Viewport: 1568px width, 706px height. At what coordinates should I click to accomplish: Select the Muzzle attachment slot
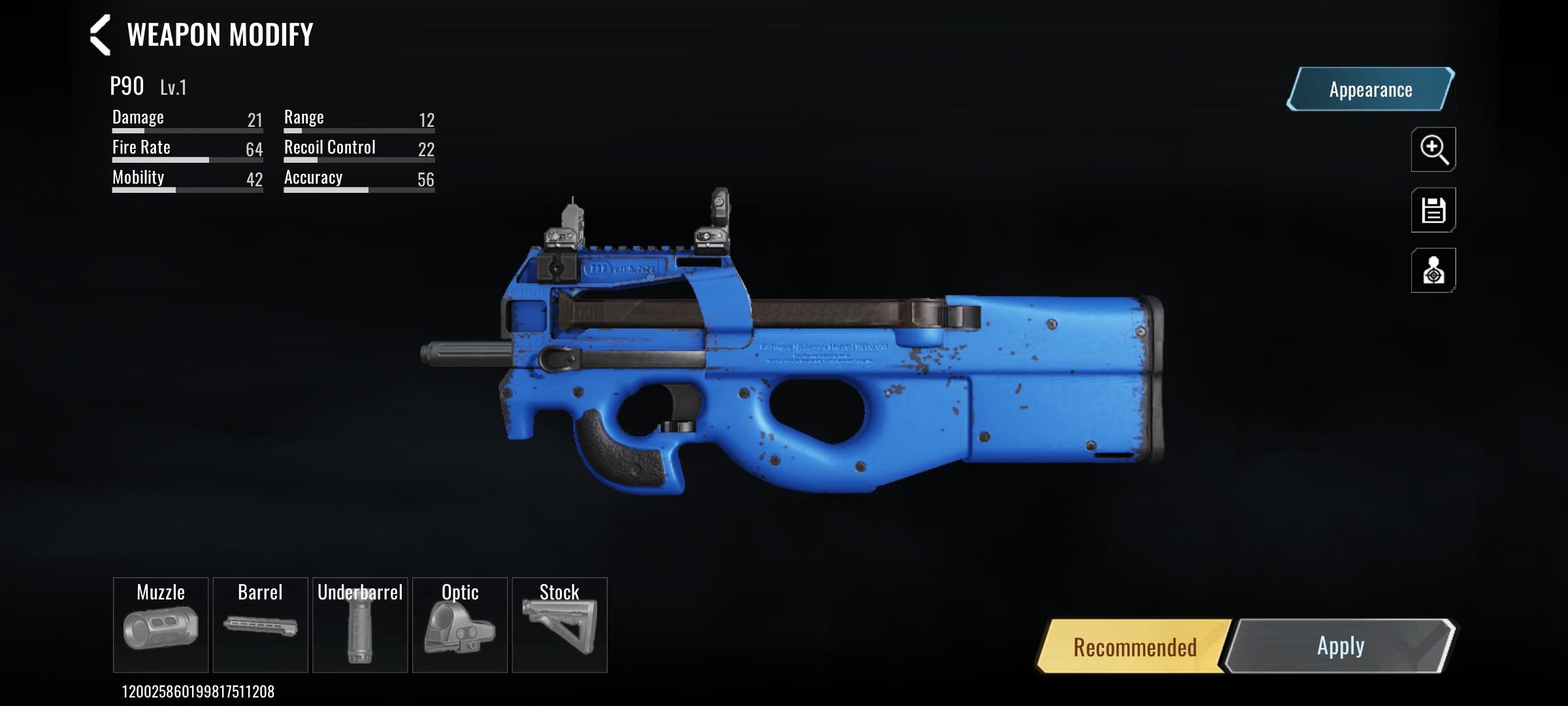tap(161, 624)
